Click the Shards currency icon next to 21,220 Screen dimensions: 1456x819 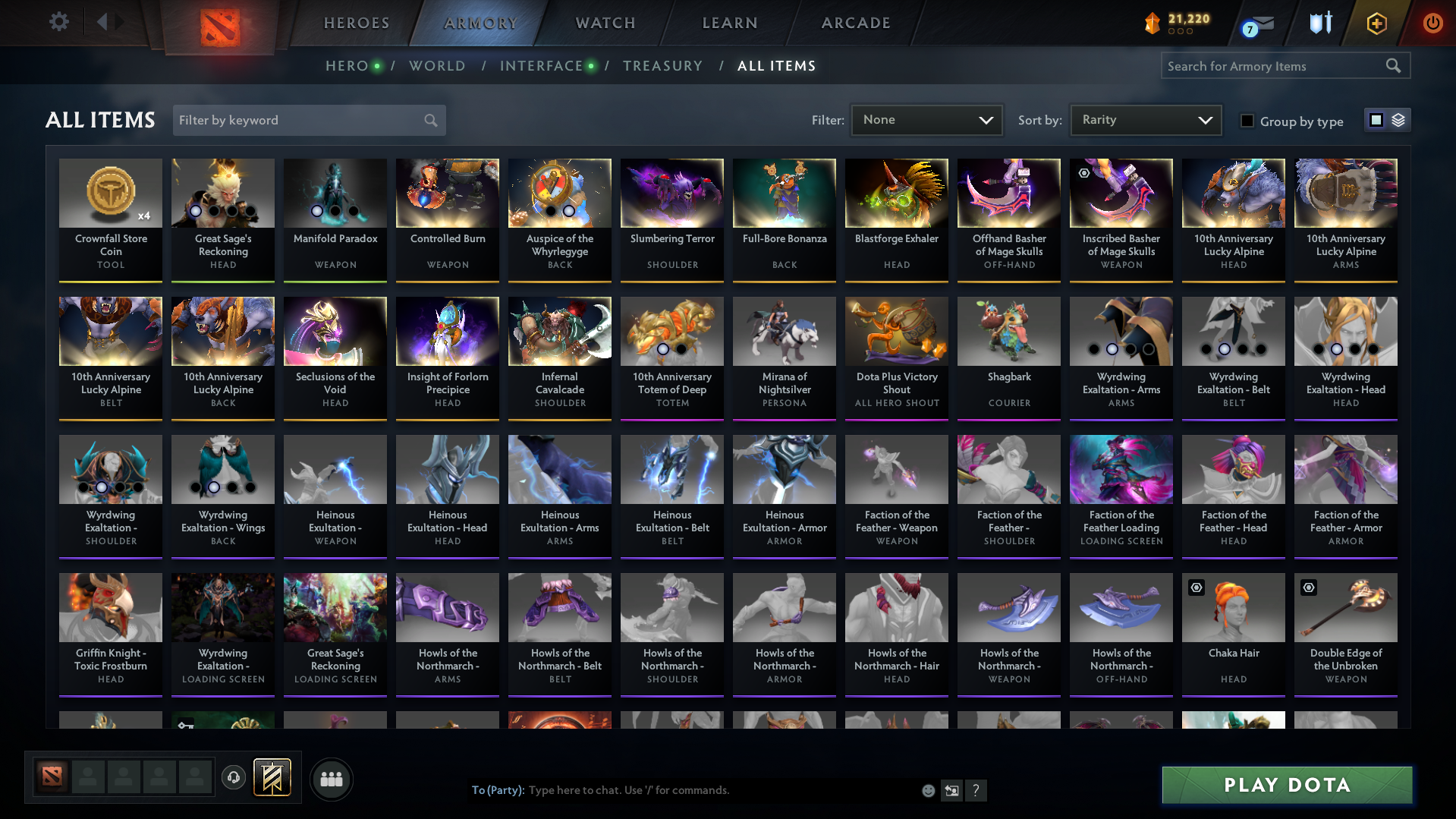pos(1152,23)
